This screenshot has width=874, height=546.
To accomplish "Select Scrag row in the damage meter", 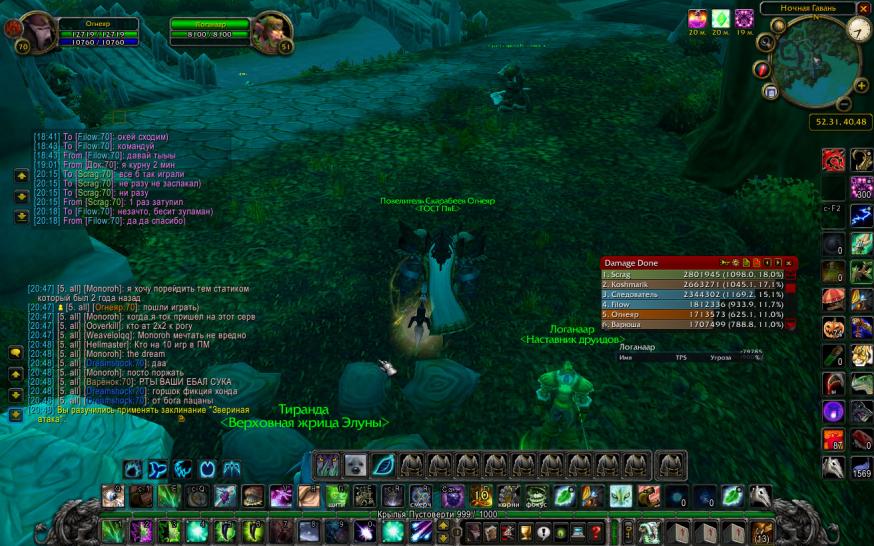I will [692, 274].
